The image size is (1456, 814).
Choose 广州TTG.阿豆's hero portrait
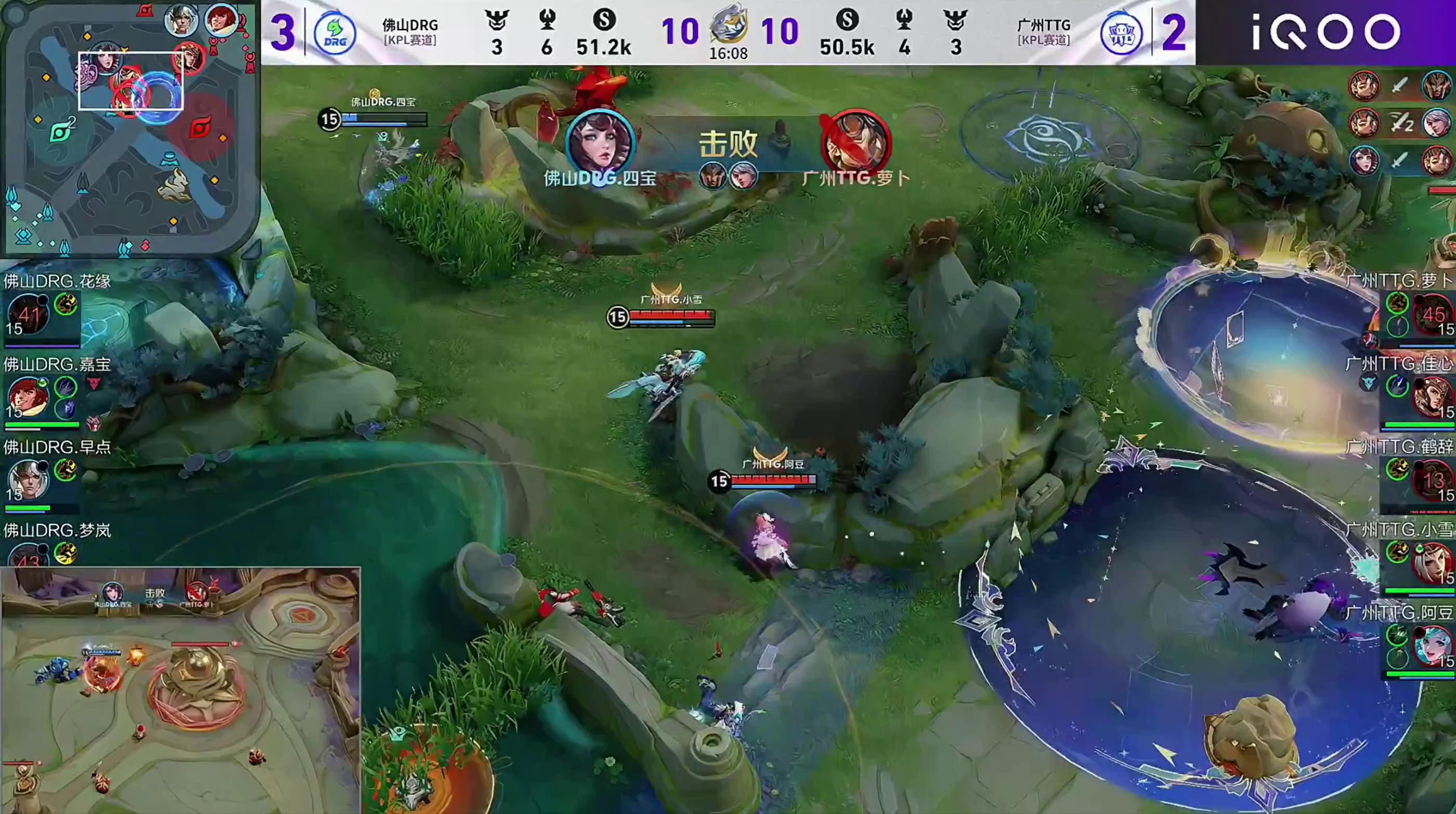pyautogui.click(x=1433, y=646)
